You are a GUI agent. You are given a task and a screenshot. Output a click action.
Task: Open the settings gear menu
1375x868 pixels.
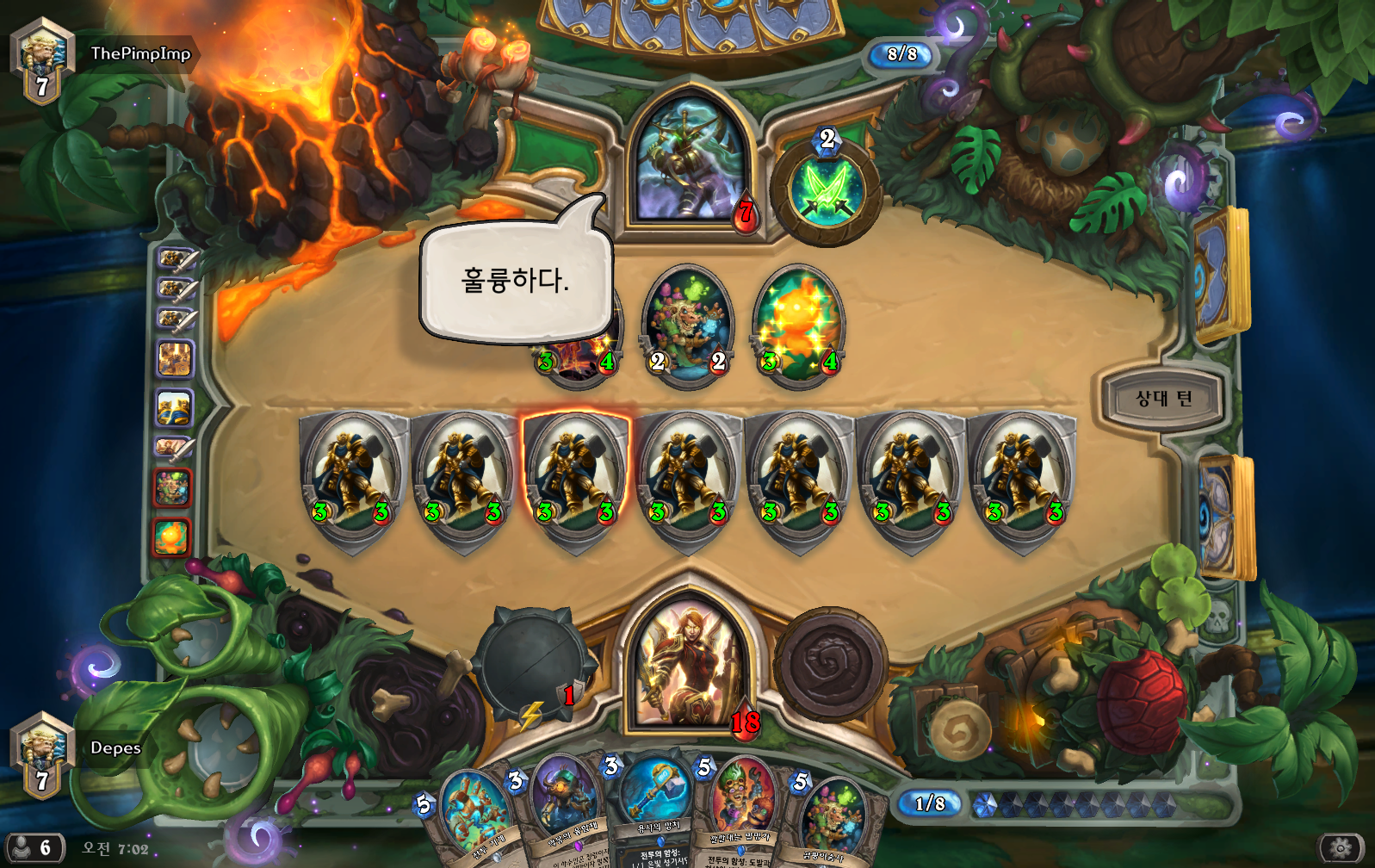(1341, 848)
